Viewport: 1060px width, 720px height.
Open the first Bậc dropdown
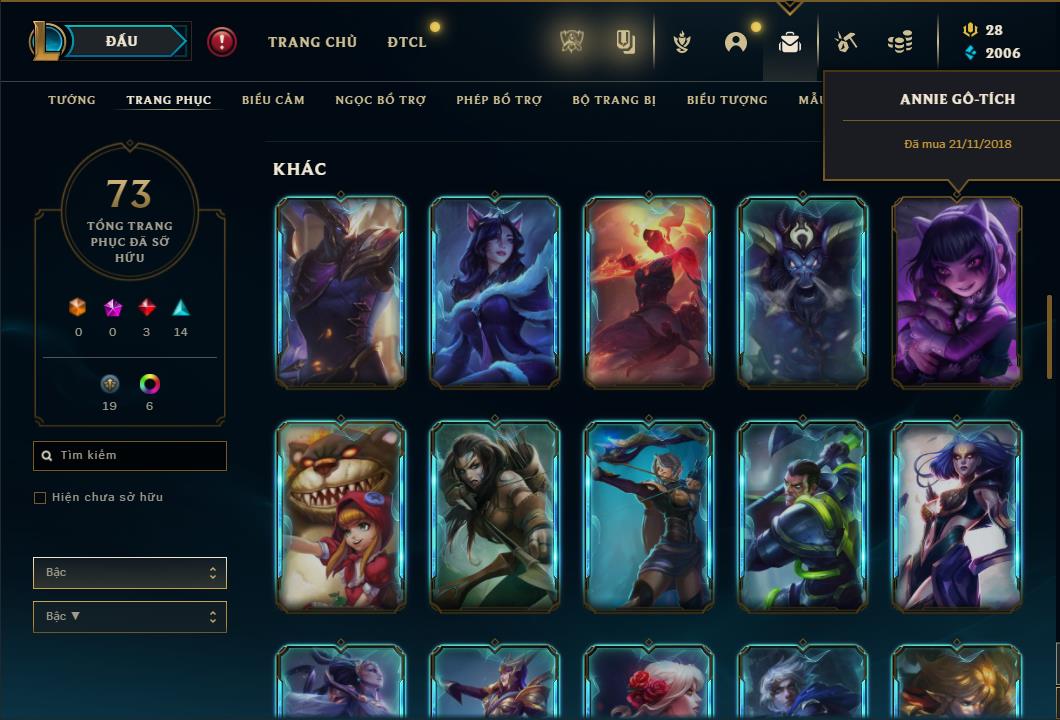tap(130, 573)
